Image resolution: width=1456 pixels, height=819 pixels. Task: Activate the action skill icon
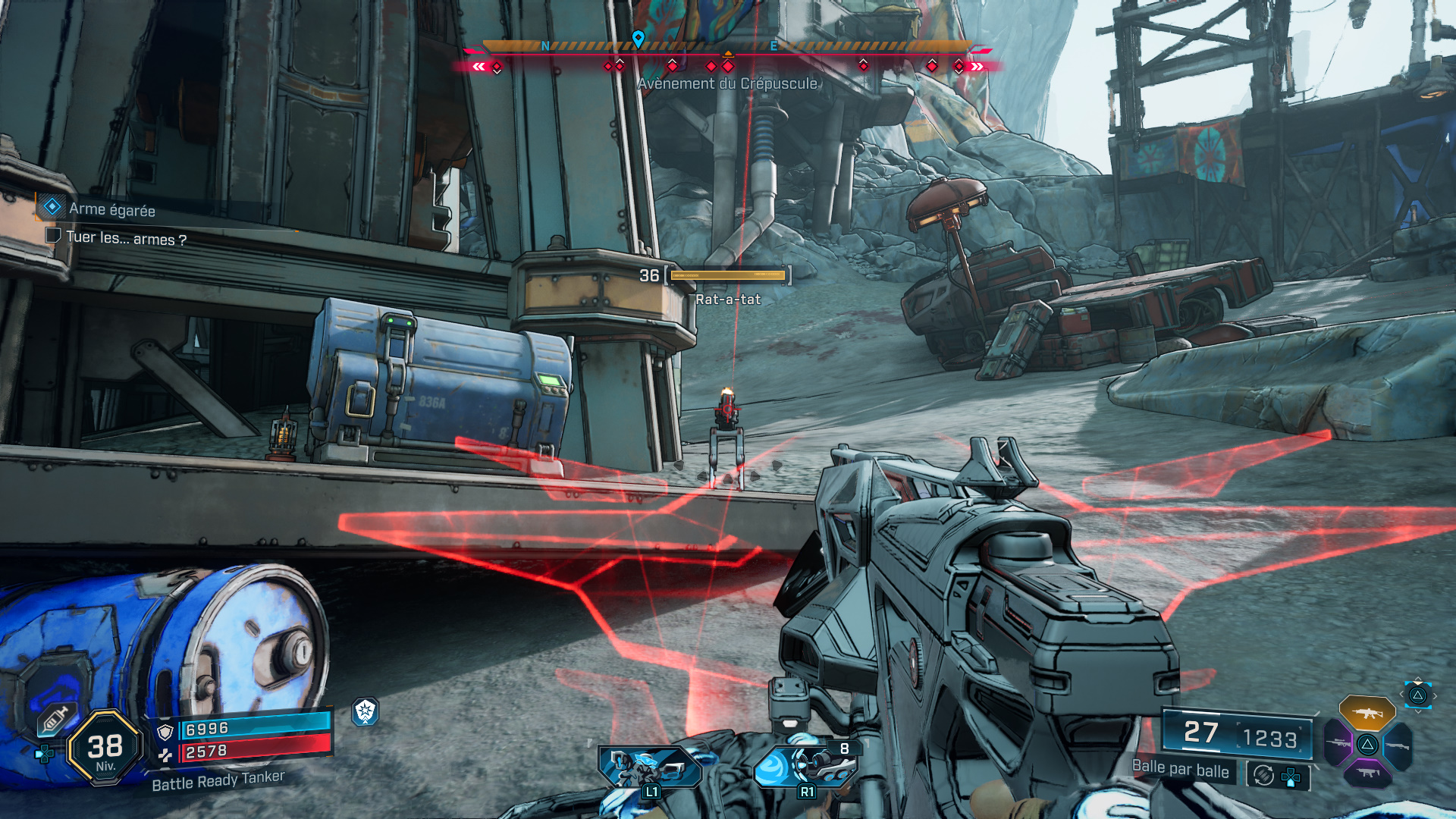650,767
